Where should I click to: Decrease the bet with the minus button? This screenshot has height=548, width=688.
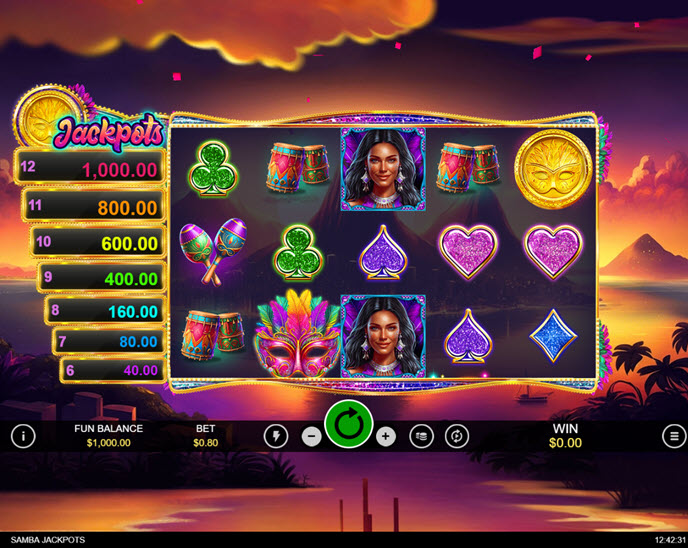(x=311, y=436)
